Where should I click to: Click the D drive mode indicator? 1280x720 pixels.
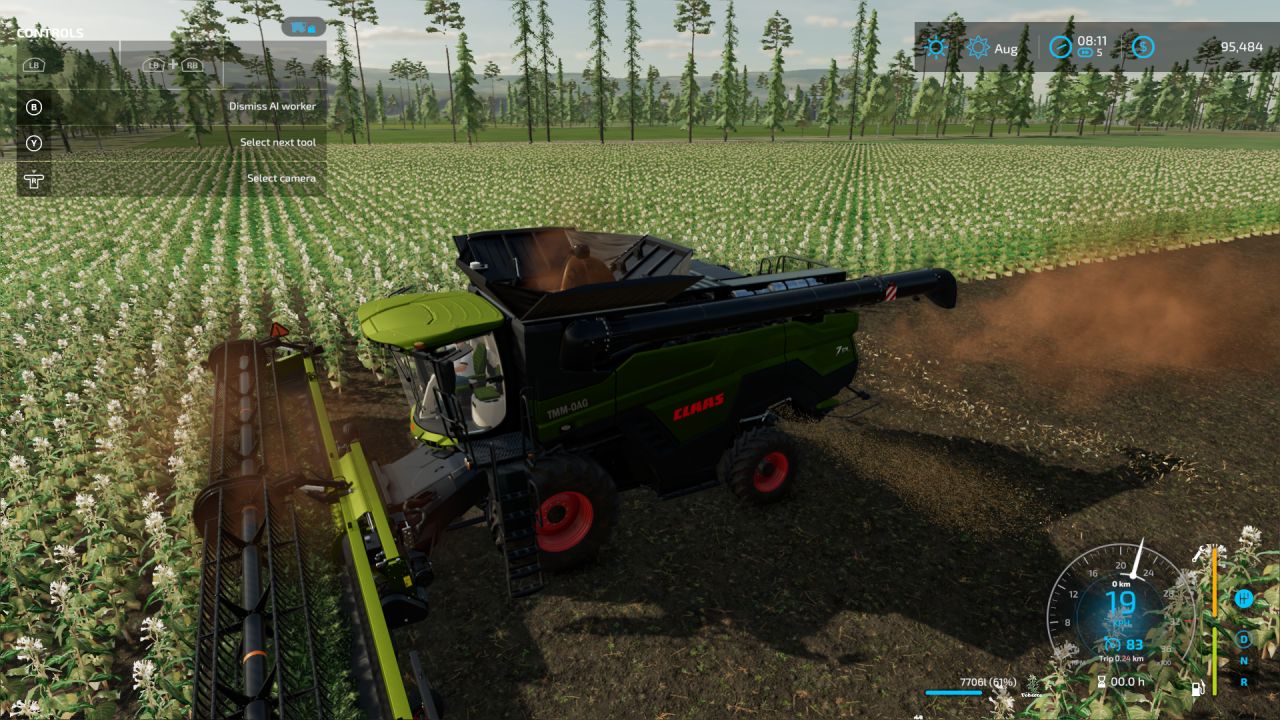tap(1244, 639)
